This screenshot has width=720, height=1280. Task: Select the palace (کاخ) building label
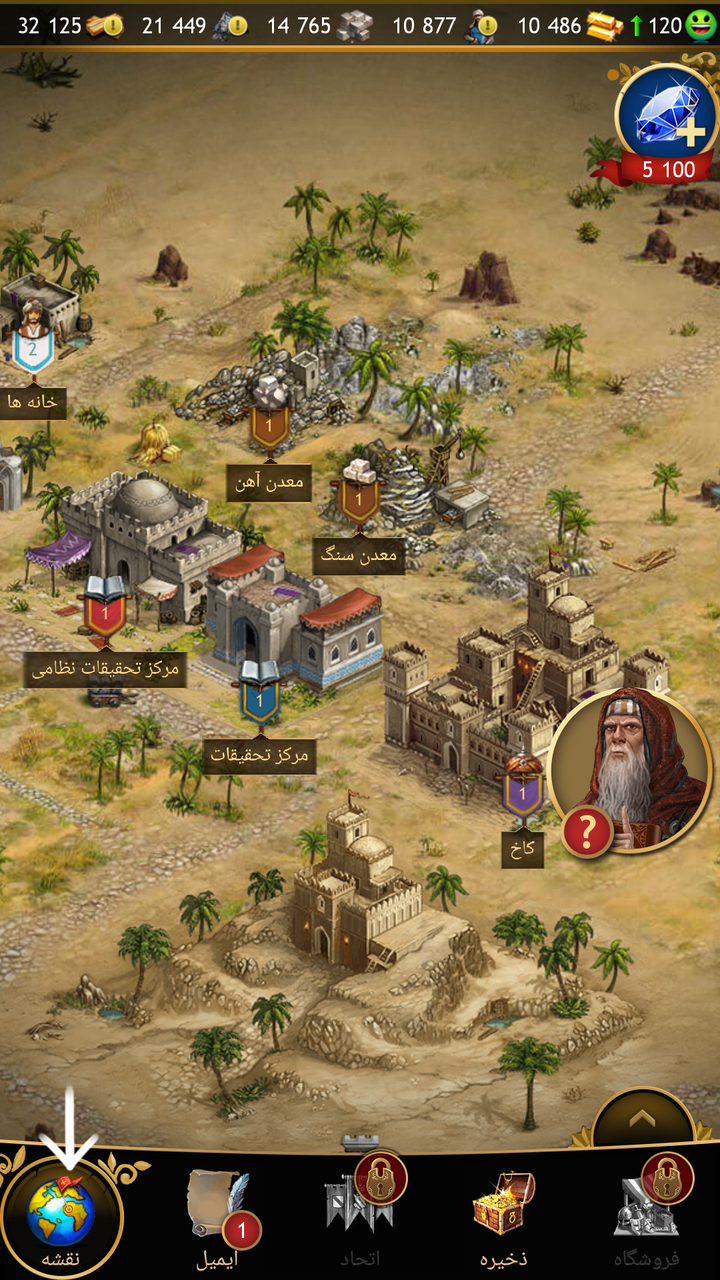click(523, 849)
